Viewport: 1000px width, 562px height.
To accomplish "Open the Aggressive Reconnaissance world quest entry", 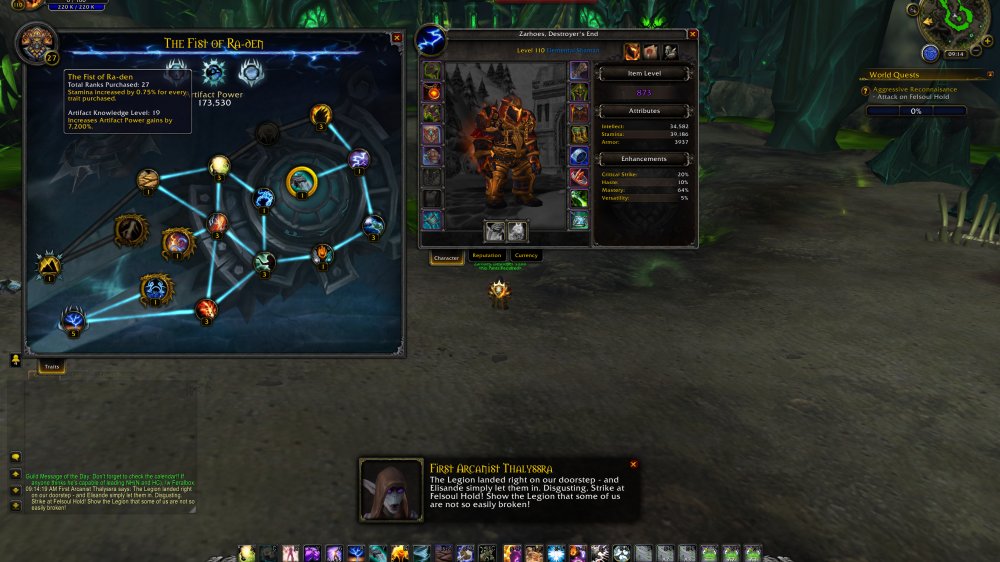I will pos(914,90).
